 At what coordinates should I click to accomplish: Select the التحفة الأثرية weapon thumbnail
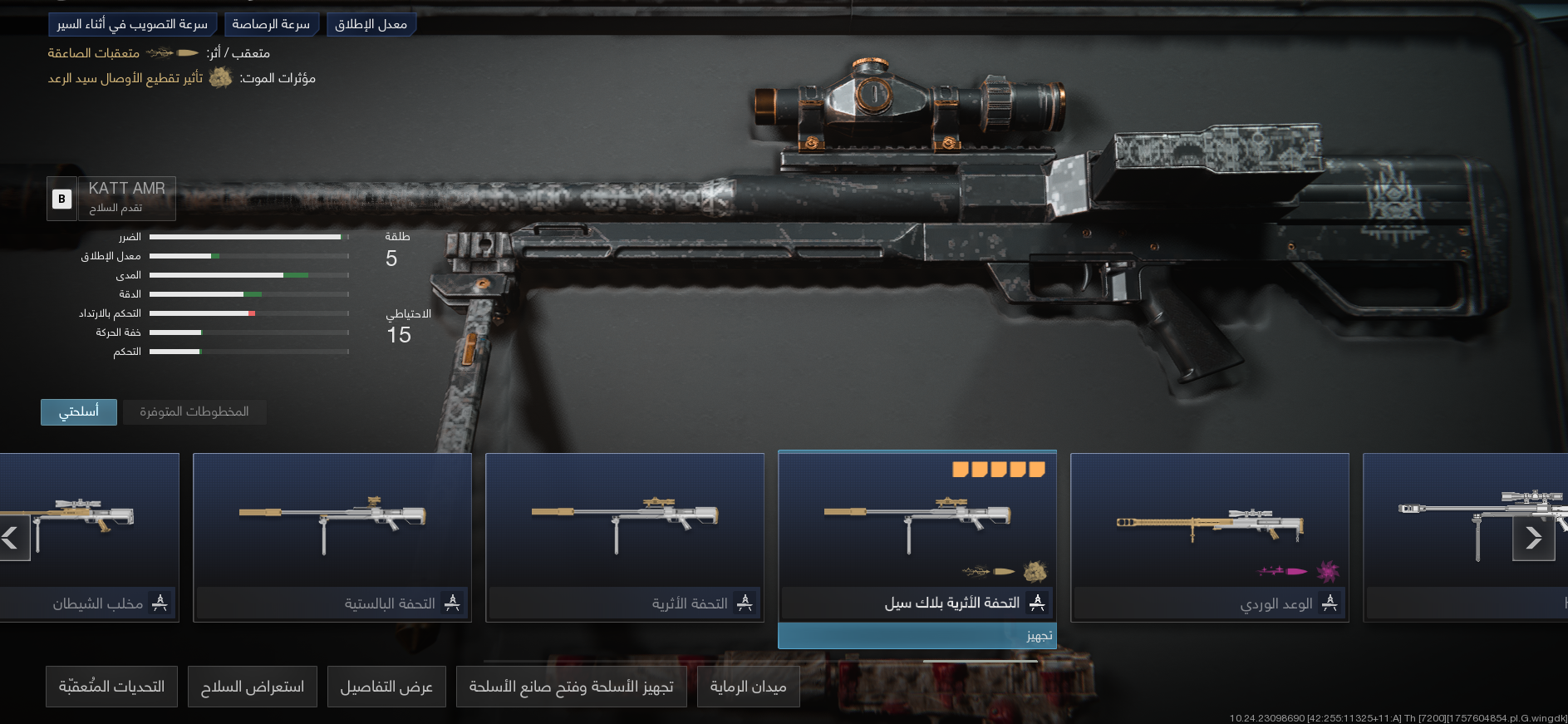pyautogui.click(x=624, y=524)
